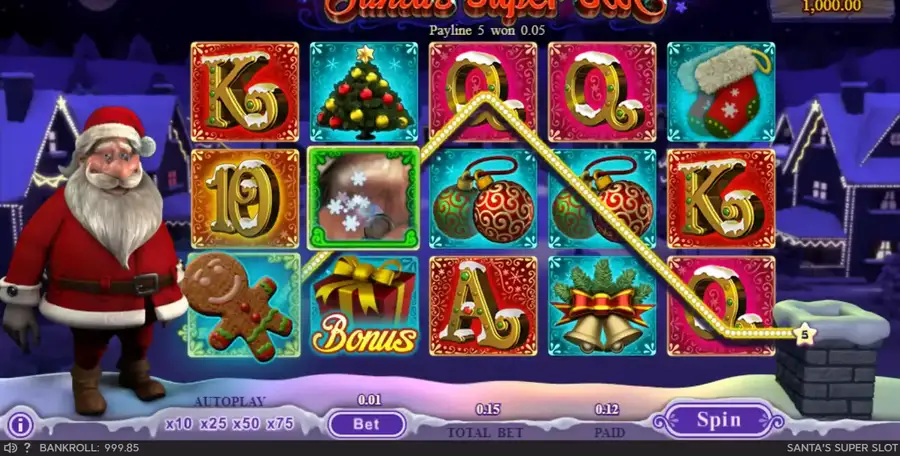Open the game info panel
The image size is (900, 456).
(22, 423)
